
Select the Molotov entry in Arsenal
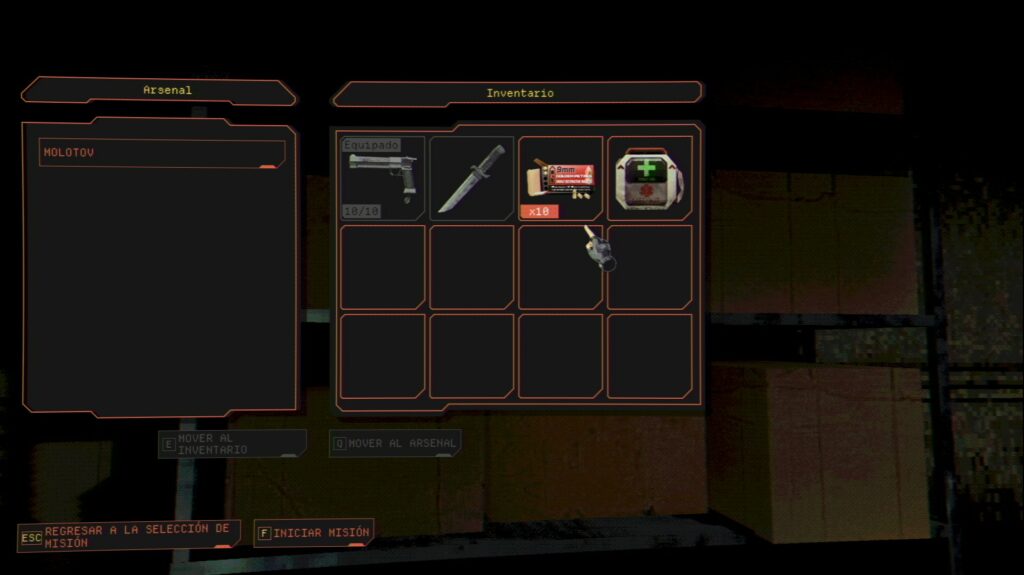[162, 153]
